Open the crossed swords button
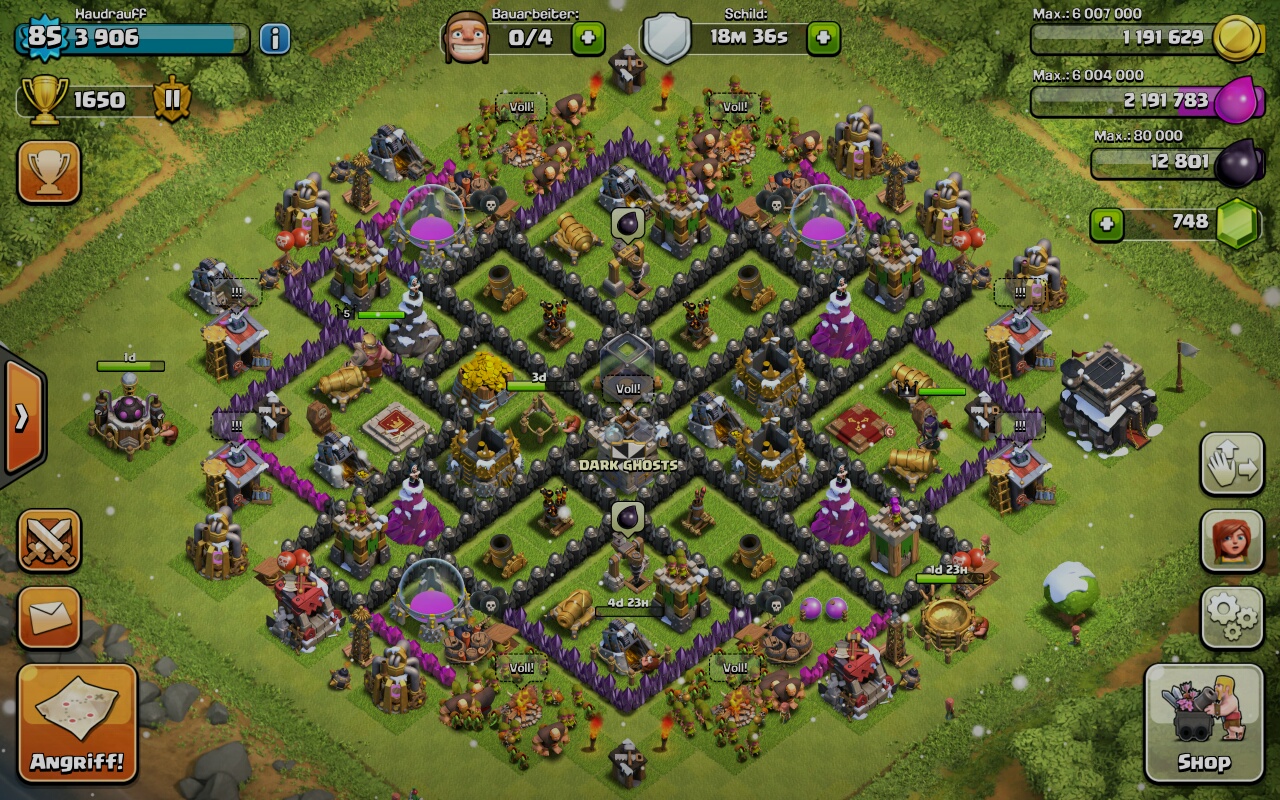 (x=49, y=541)
